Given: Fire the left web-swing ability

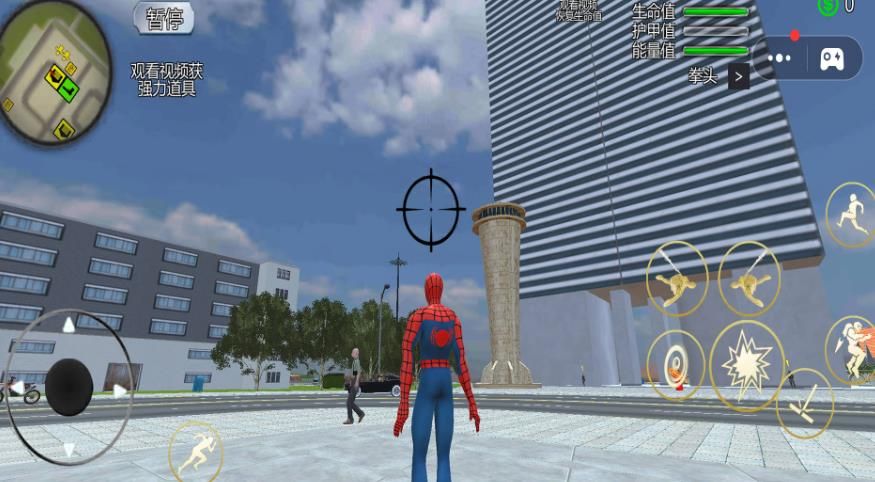Looking at the screenshot, I should [677, 279].
